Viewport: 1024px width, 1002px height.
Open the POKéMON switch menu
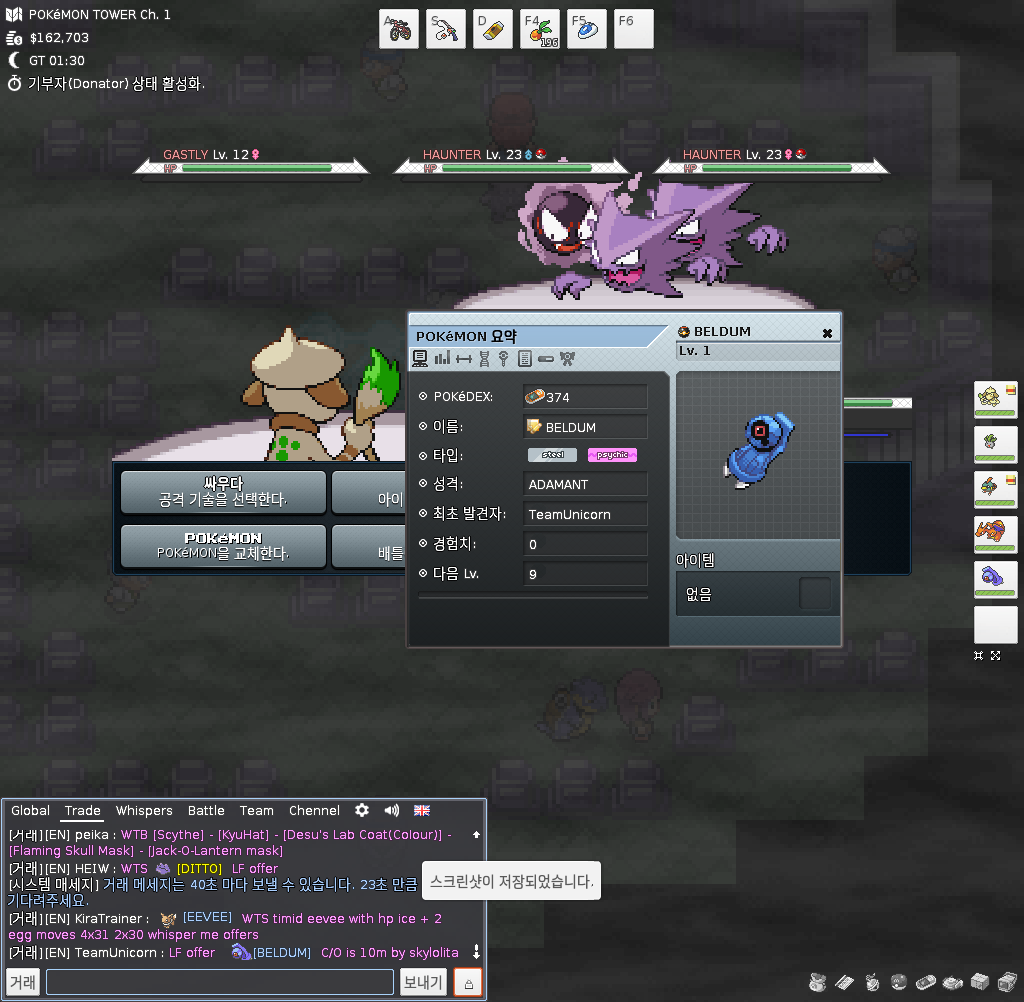223,545
